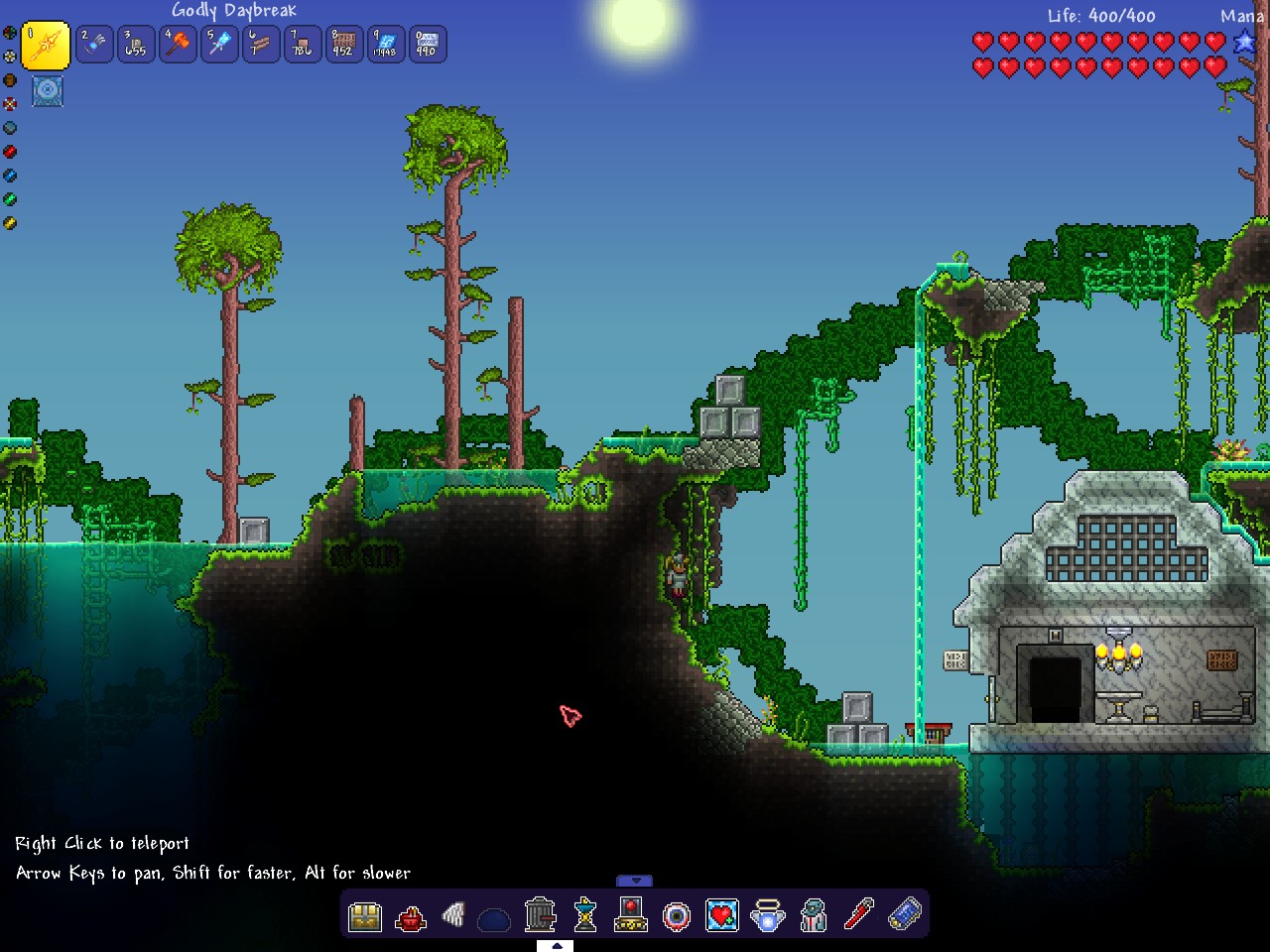Activate the hourglass icon
1270x952 pixels.
(x=585, y=914)
